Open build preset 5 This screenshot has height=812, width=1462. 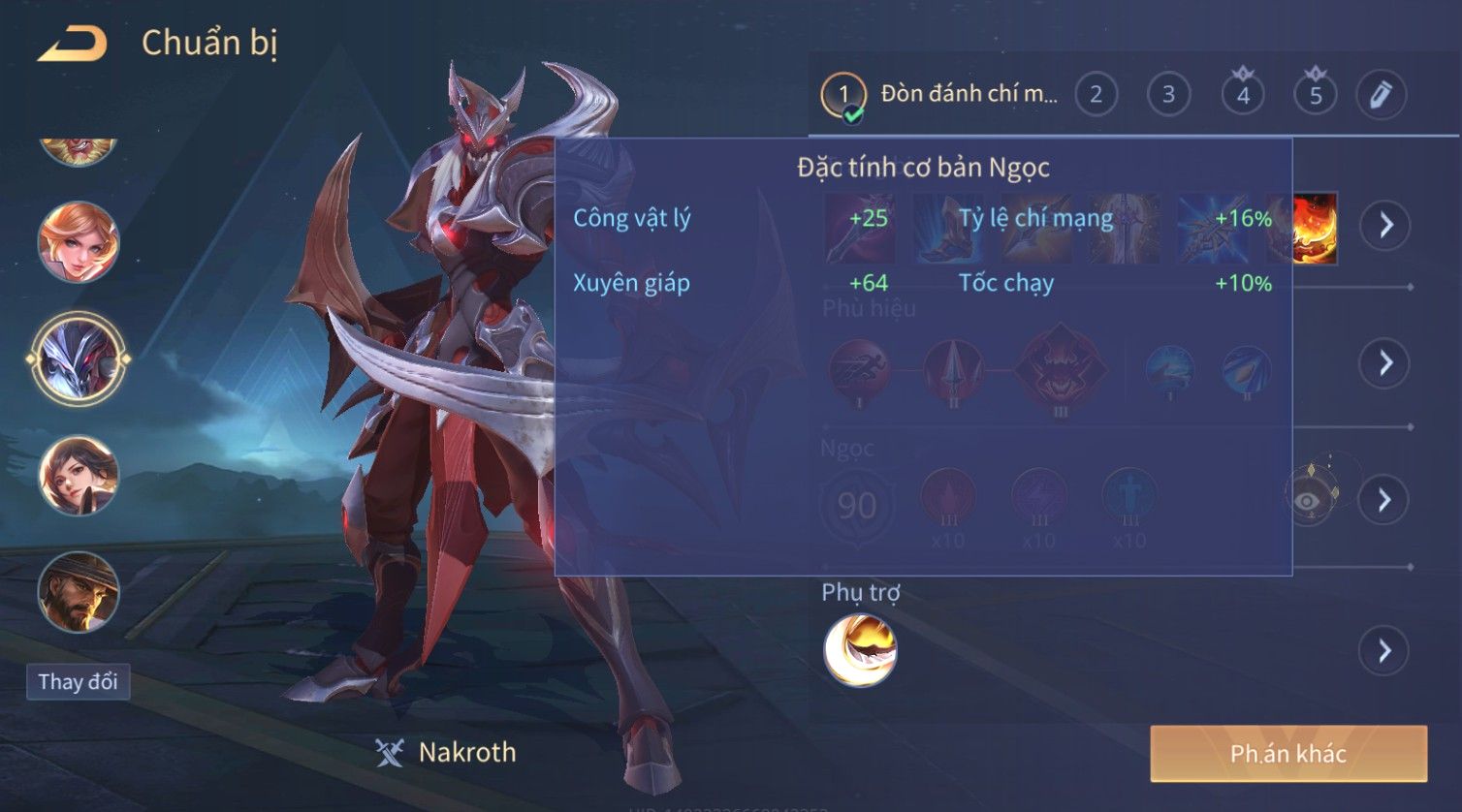(1316, 95)
